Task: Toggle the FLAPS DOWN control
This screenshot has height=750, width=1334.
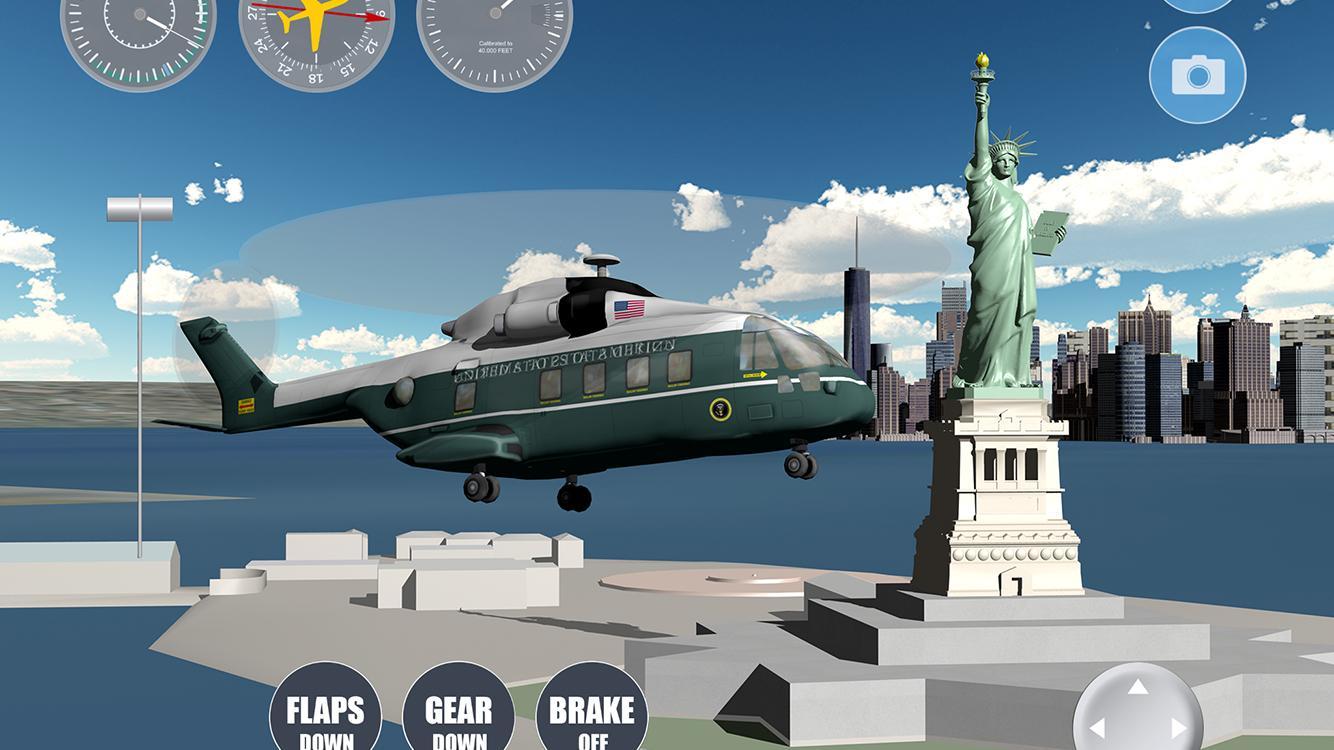Action: (328, 714)
